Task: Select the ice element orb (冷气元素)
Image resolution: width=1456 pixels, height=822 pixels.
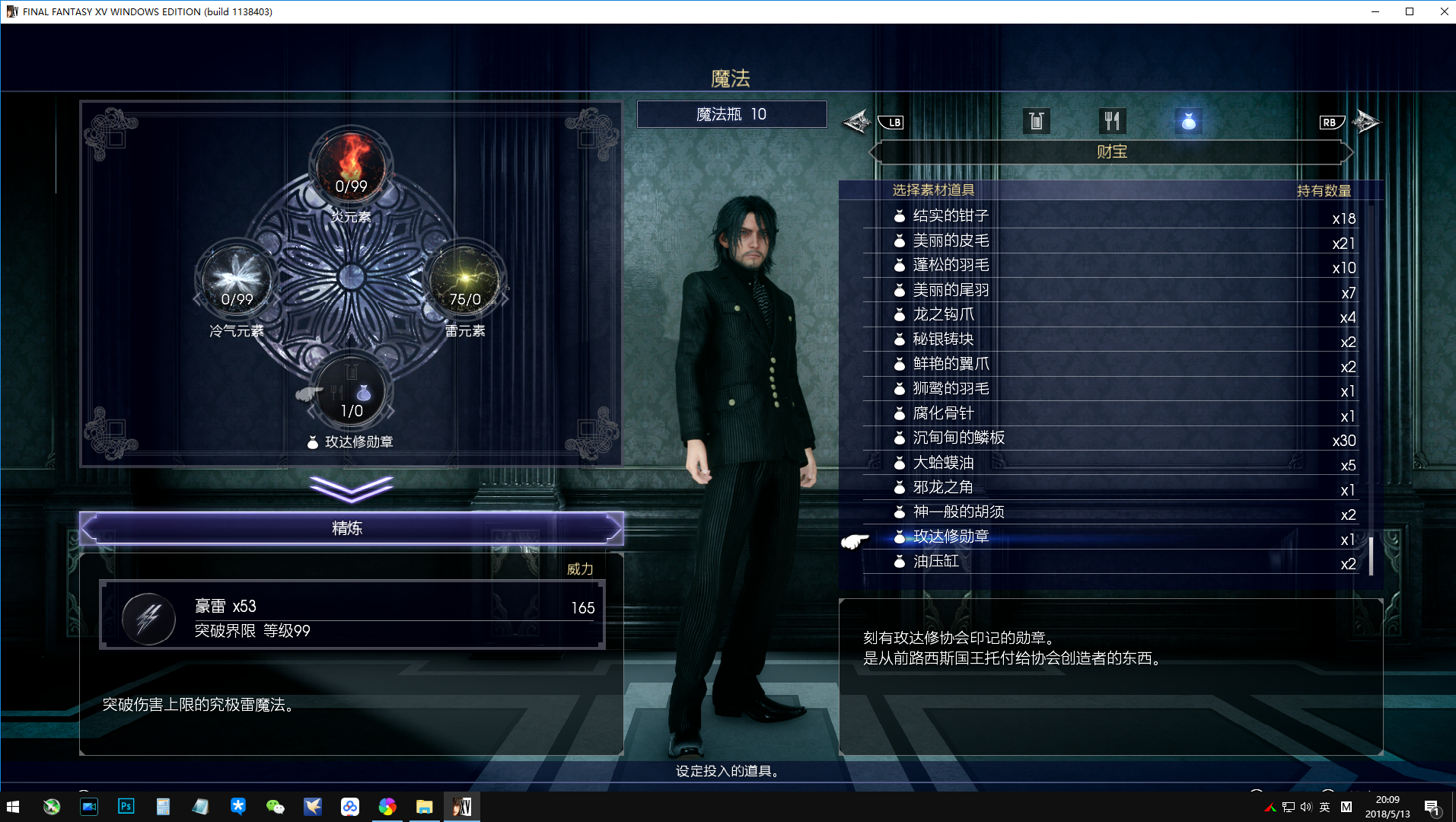Action: click(x=237, y=282)
